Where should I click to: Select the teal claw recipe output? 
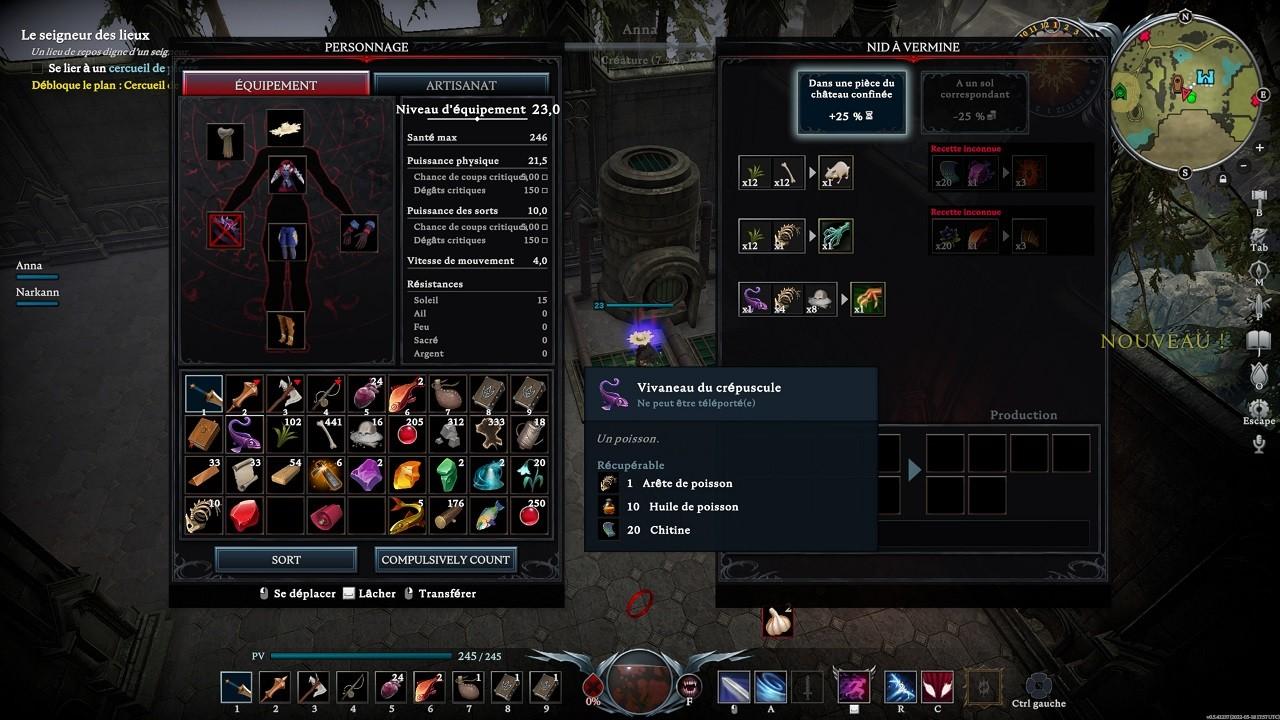(x=835, y=236)
